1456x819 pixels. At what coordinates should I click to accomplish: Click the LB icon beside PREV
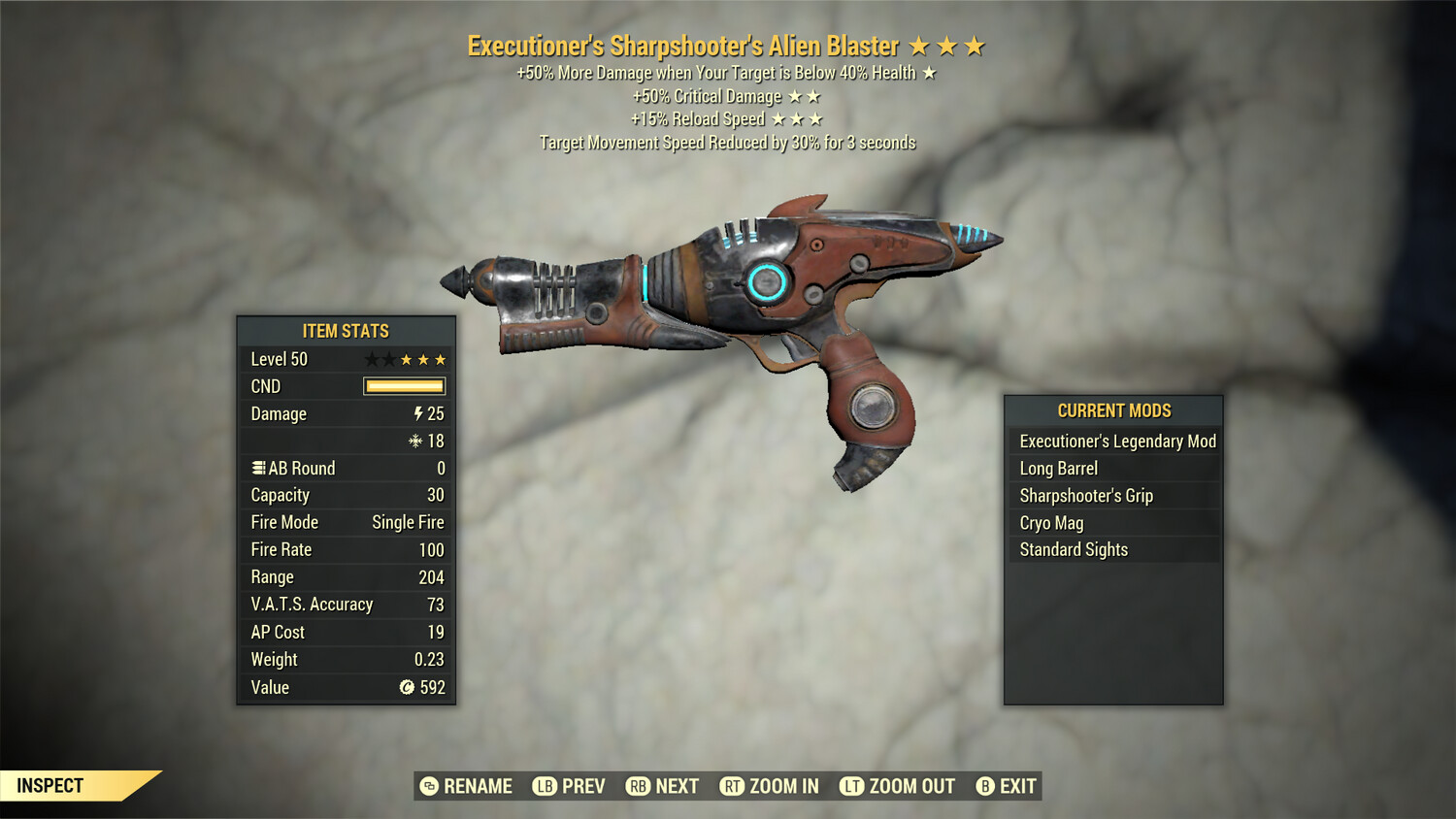coord(546,786)
